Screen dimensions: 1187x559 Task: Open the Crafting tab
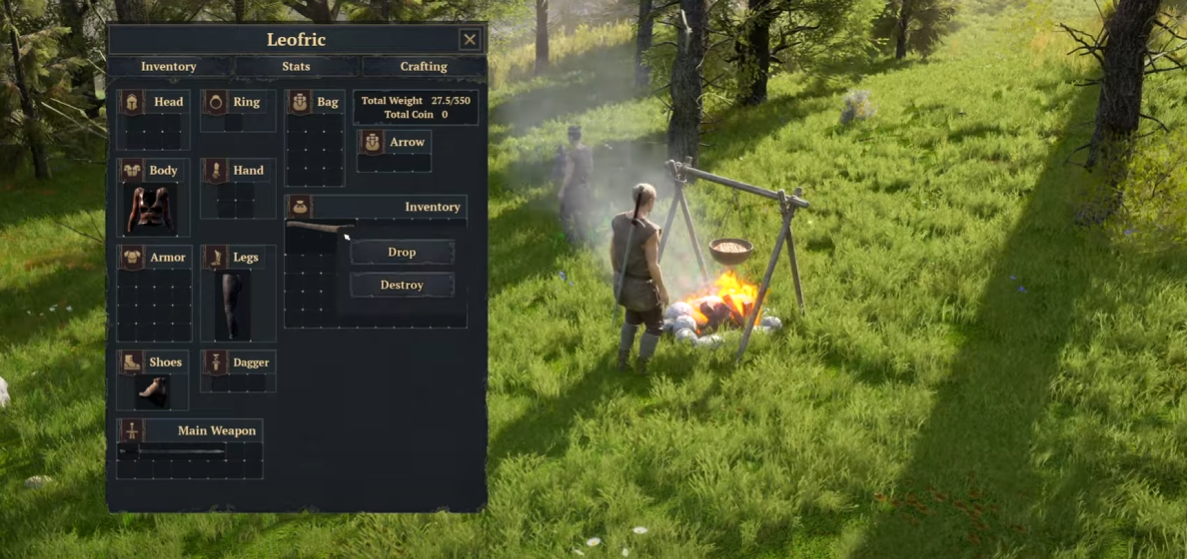tap(423, 67)
